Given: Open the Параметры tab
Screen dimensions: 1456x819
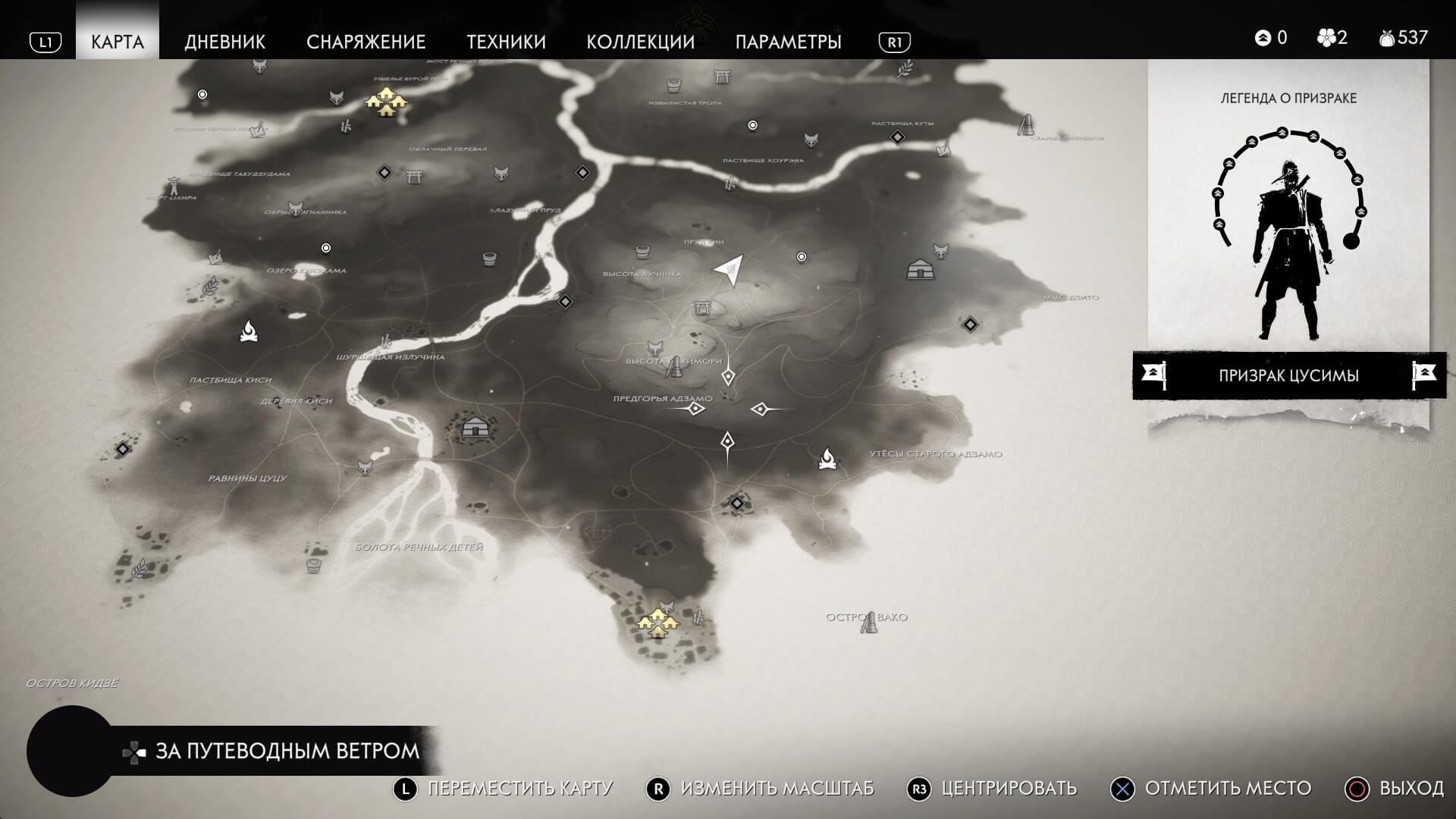Looking at the screenshot, I should (788, 42).
